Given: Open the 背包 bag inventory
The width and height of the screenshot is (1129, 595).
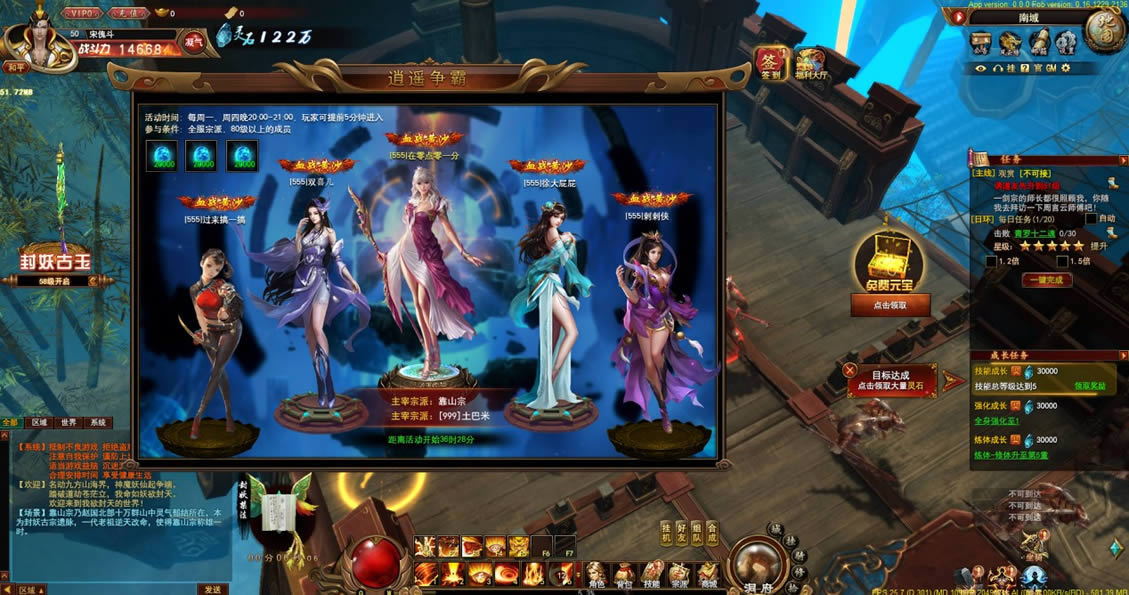Looking at the screenshot, I should (x=625, y=574).
